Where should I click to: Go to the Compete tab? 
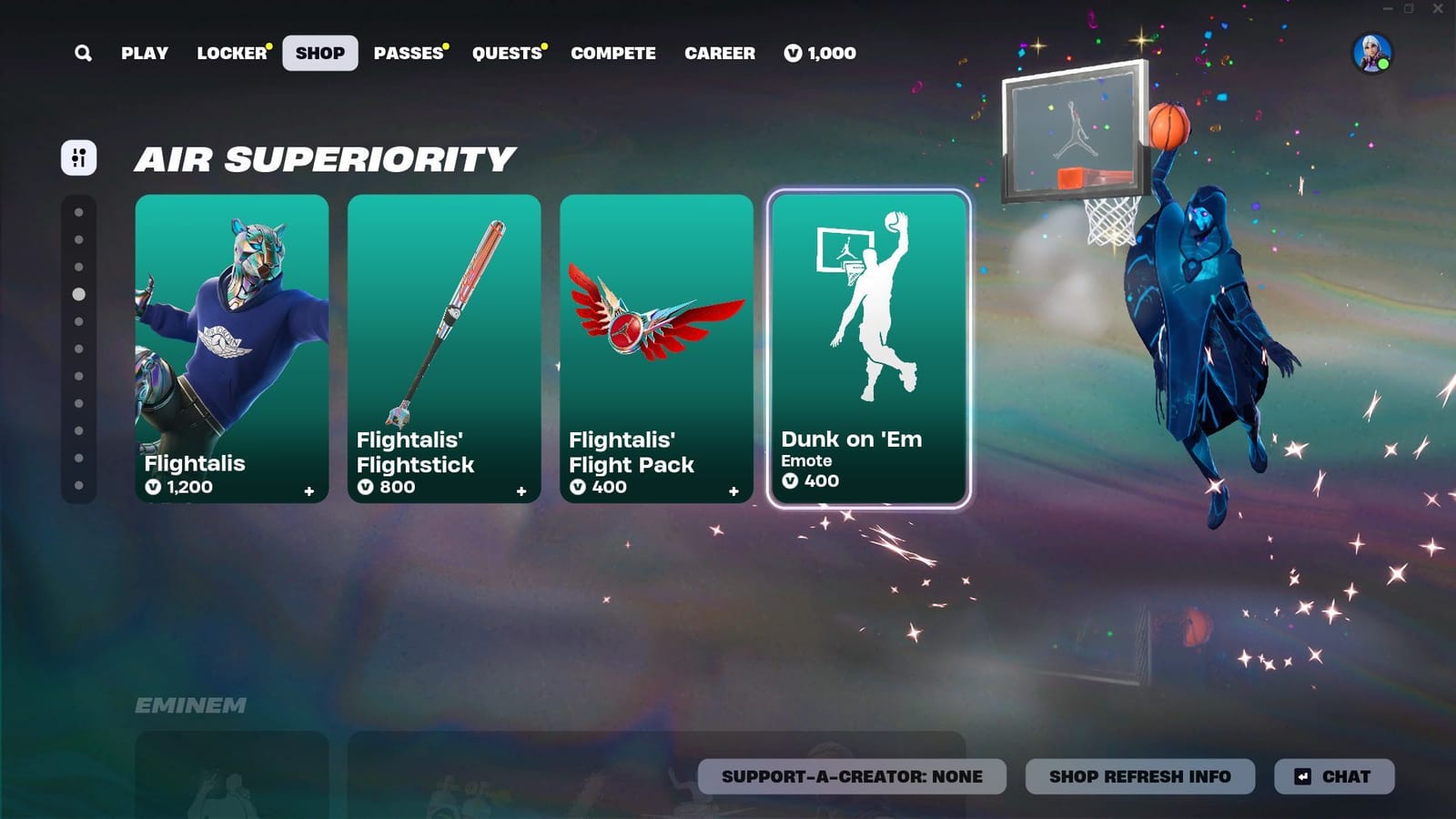(x=613, y=53)
